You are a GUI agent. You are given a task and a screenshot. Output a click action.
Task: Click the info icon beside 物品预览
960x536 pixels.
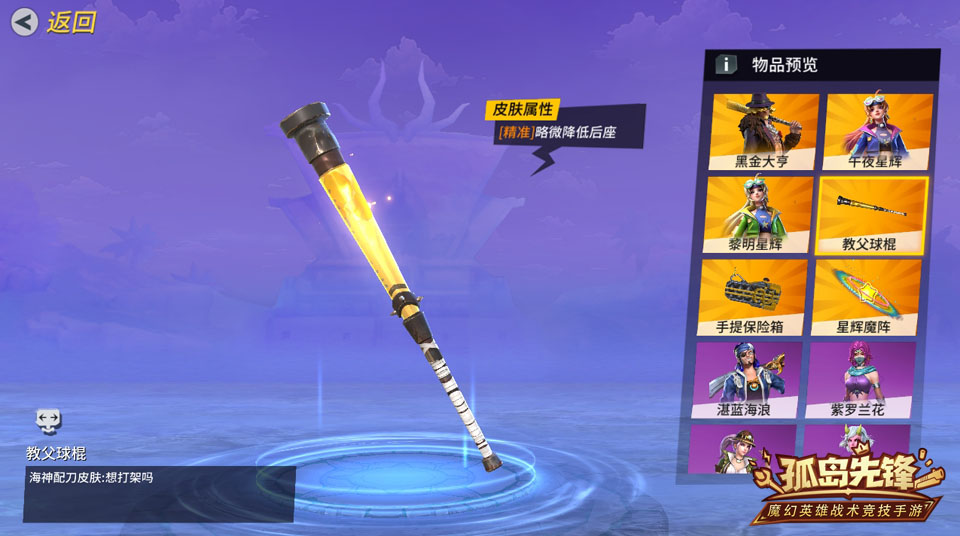tap(726, 65)
